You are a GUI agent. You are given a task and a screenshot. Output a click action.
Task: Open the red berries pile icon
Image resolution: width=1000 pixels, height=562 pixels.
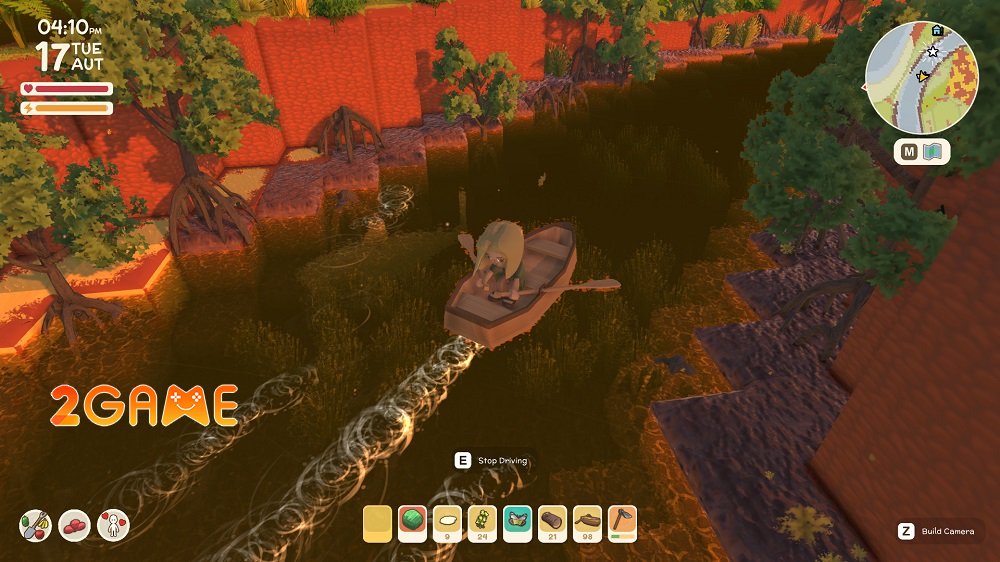coord(74,525)
